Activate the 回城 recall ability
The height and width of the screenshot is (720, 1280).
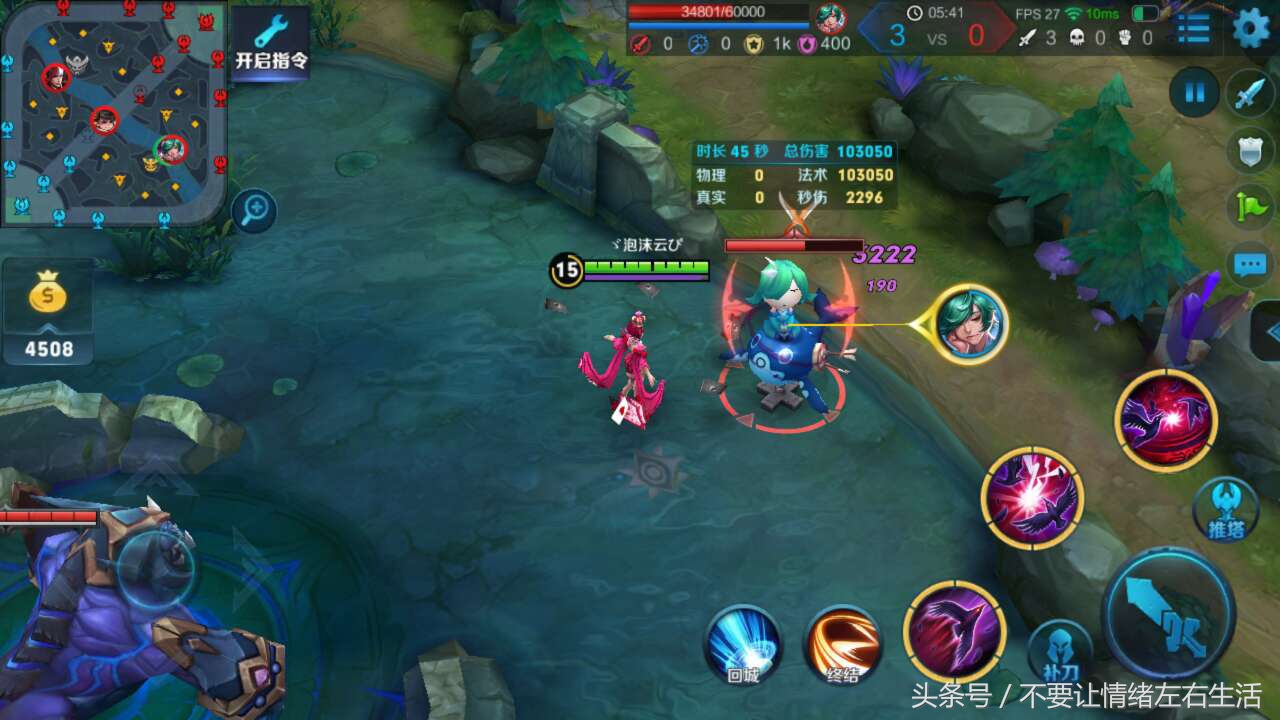point(743,645)
